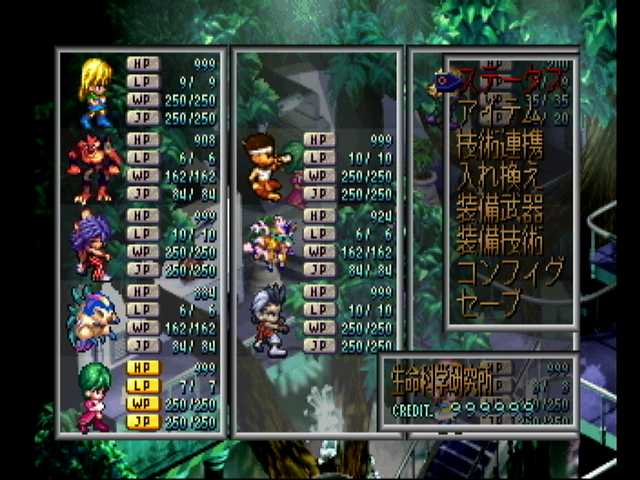Choose the pink winged creature party member
This screenshot has width=640, height=480.
click(268, 245)
